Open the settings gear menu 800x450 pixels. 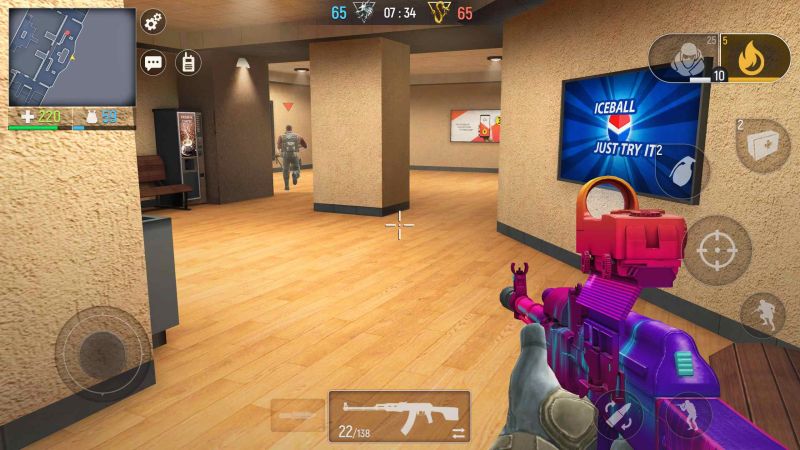pos(154,22)
